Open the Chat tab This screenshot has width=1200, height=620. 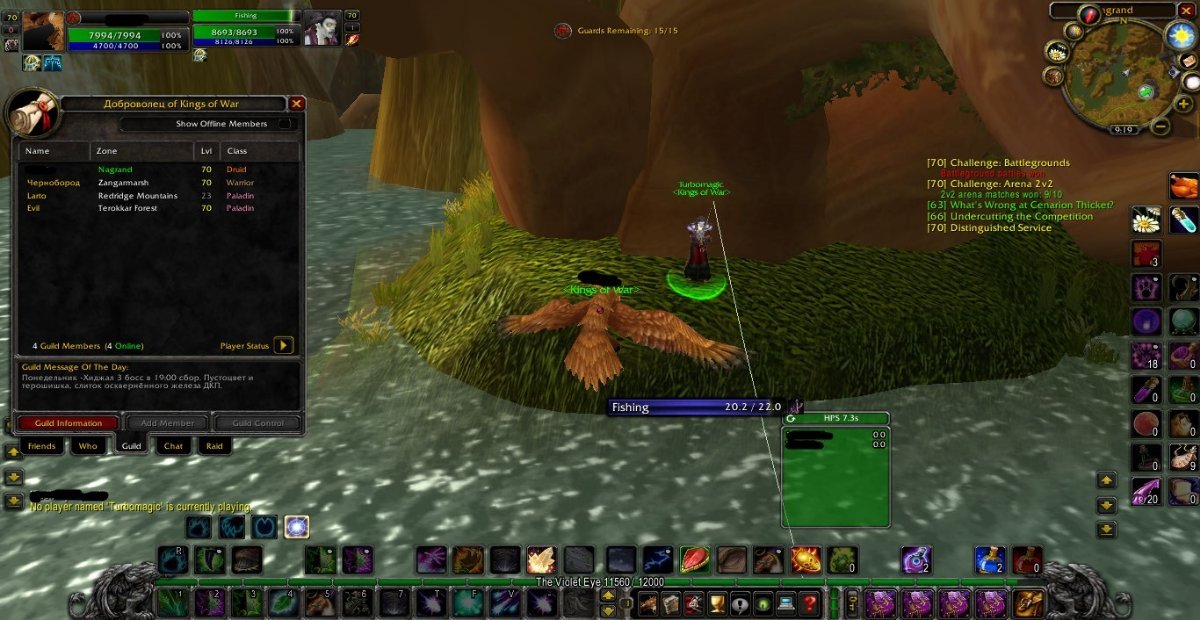tap(173, 446)
